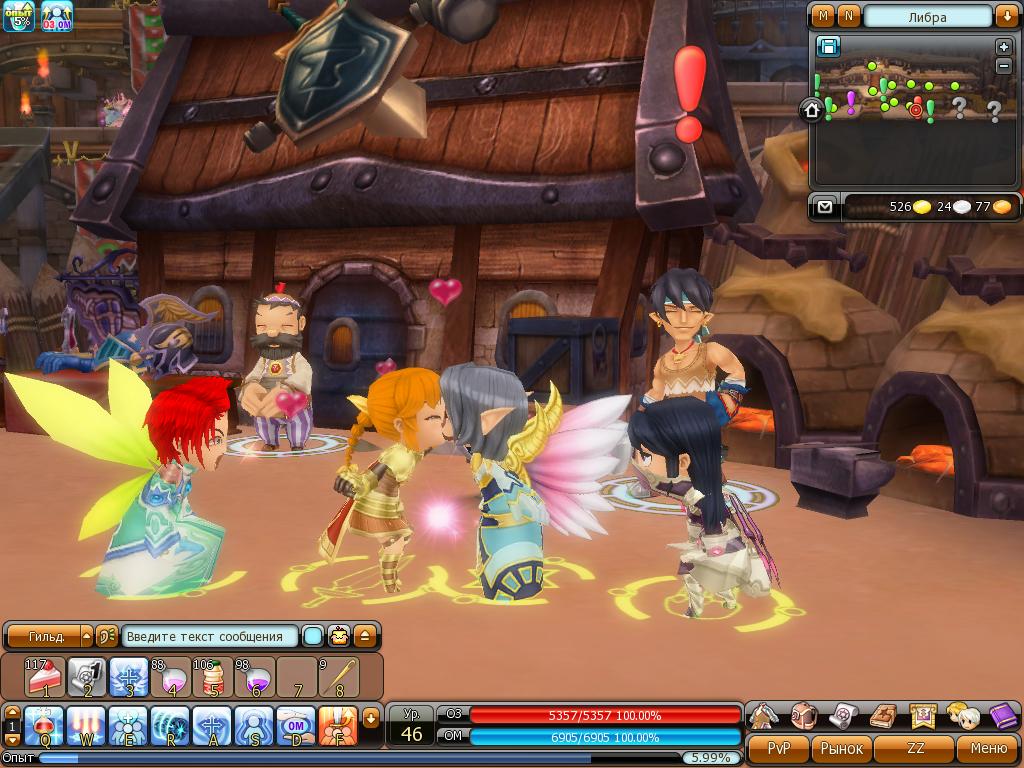1024x768 pixels.
Task: Zoom in the minimap with plus button
Action: pyautogui.click(x=1004, y=47)
